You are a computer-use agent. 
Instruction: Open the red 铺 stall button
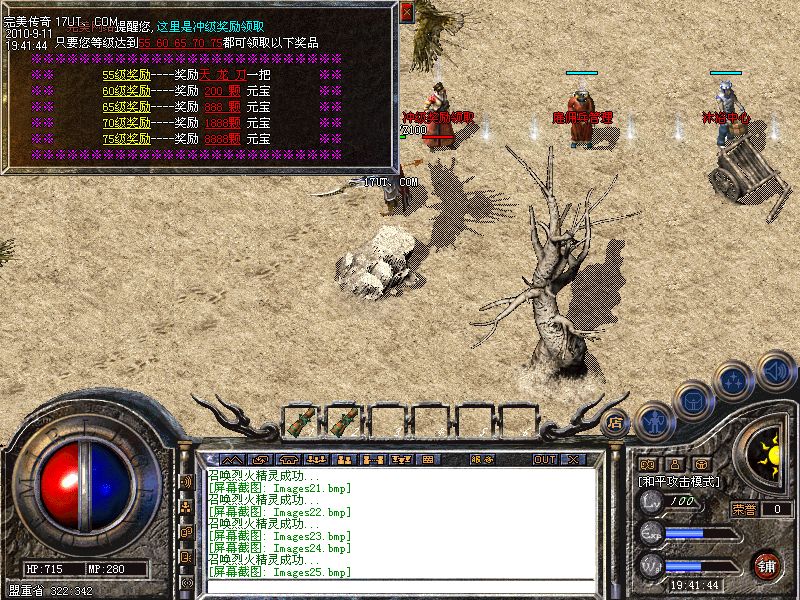point(767,565)
